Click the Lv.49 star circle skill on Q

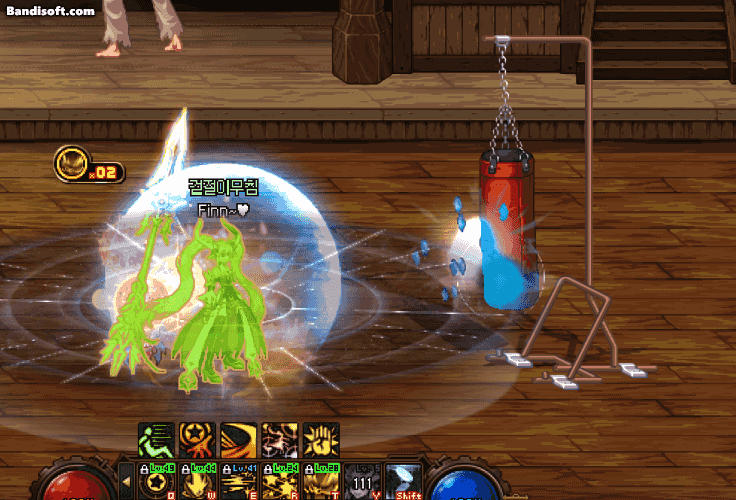coord(156,481)
